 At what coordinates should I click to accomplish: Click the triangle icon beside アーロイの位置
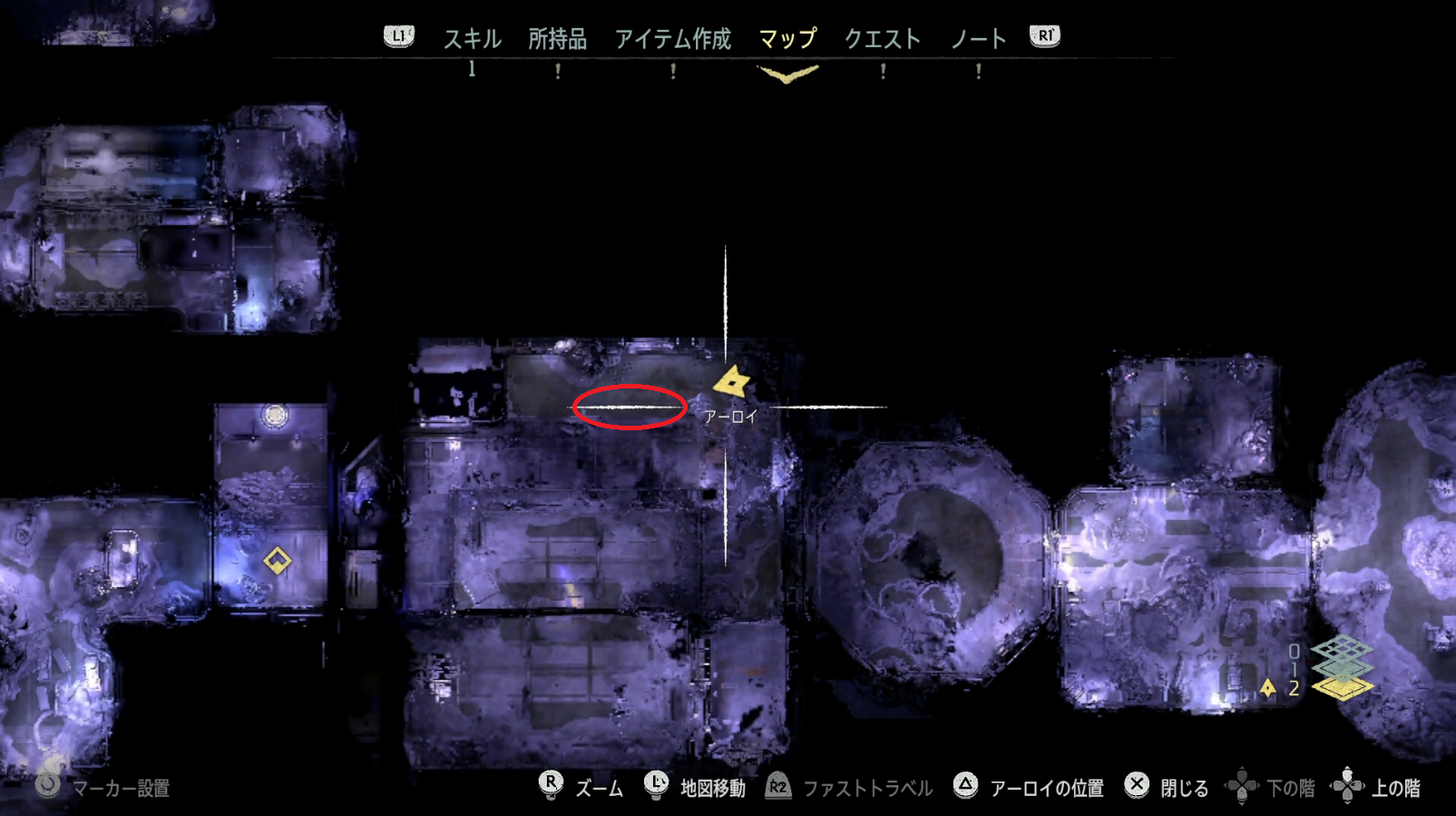pos(964,786)
